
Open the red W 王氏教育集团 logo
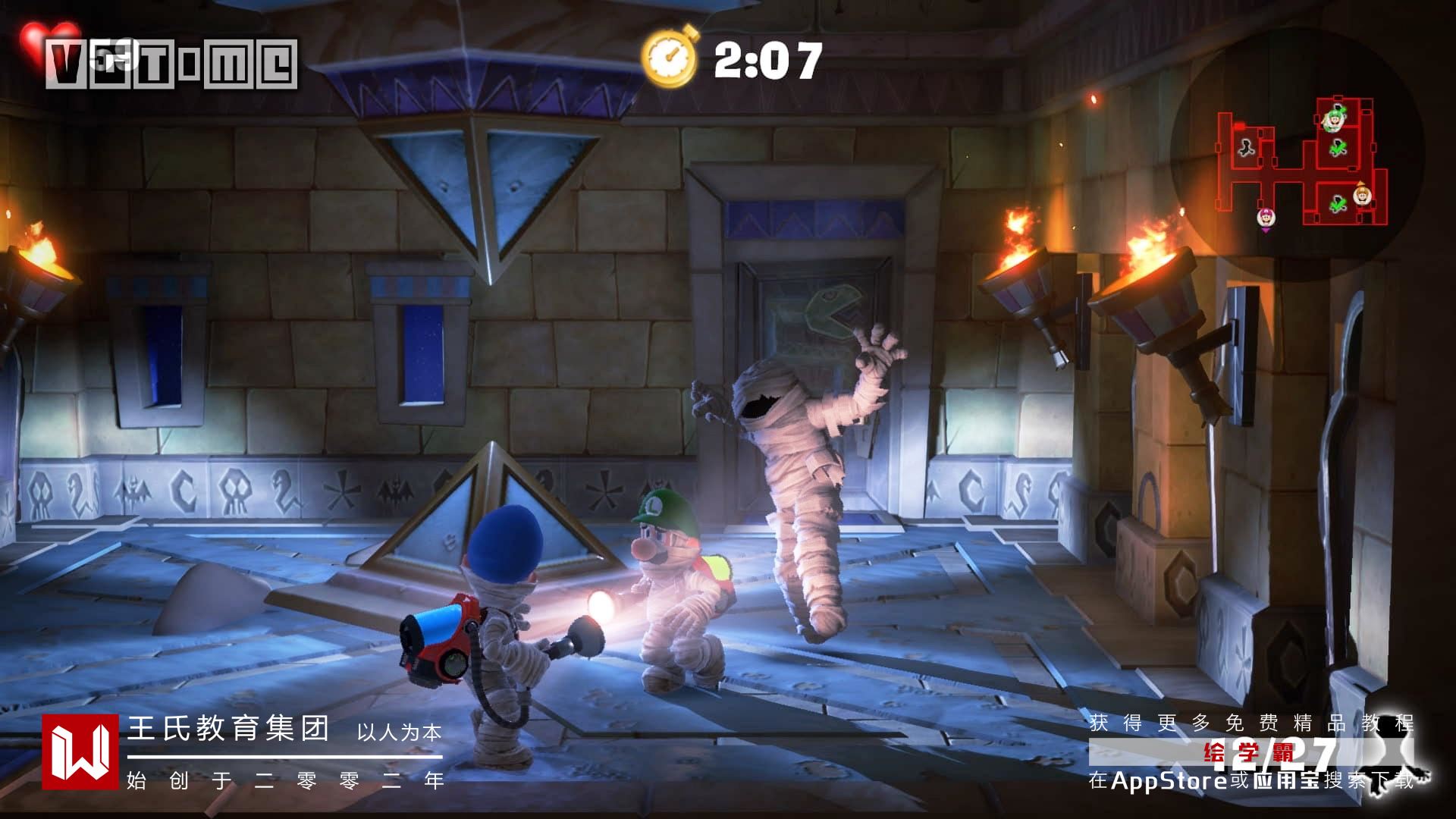(80, 752)
